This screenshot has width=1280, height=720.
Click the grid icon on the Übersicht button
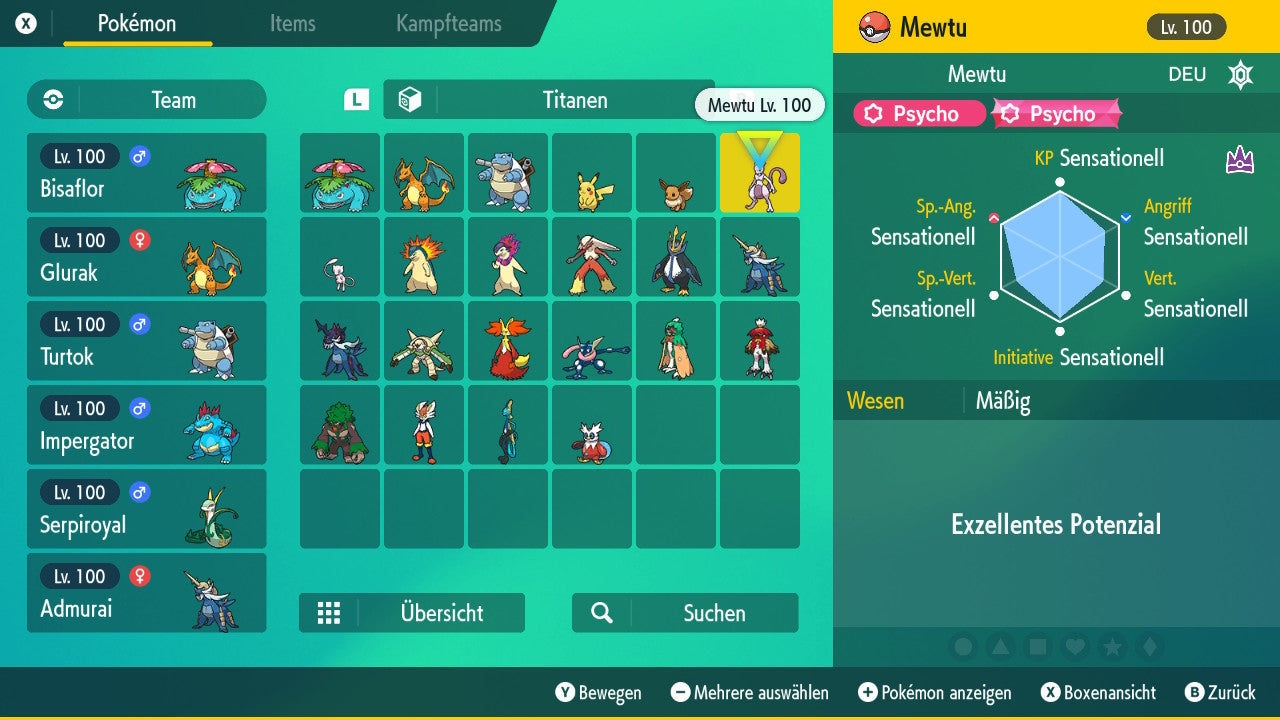point(330,613)
